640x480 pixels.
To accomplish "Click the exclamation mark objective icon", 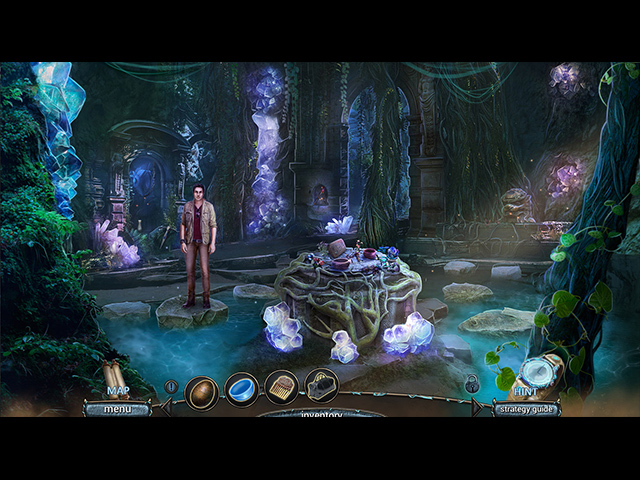I will (172, 386).
